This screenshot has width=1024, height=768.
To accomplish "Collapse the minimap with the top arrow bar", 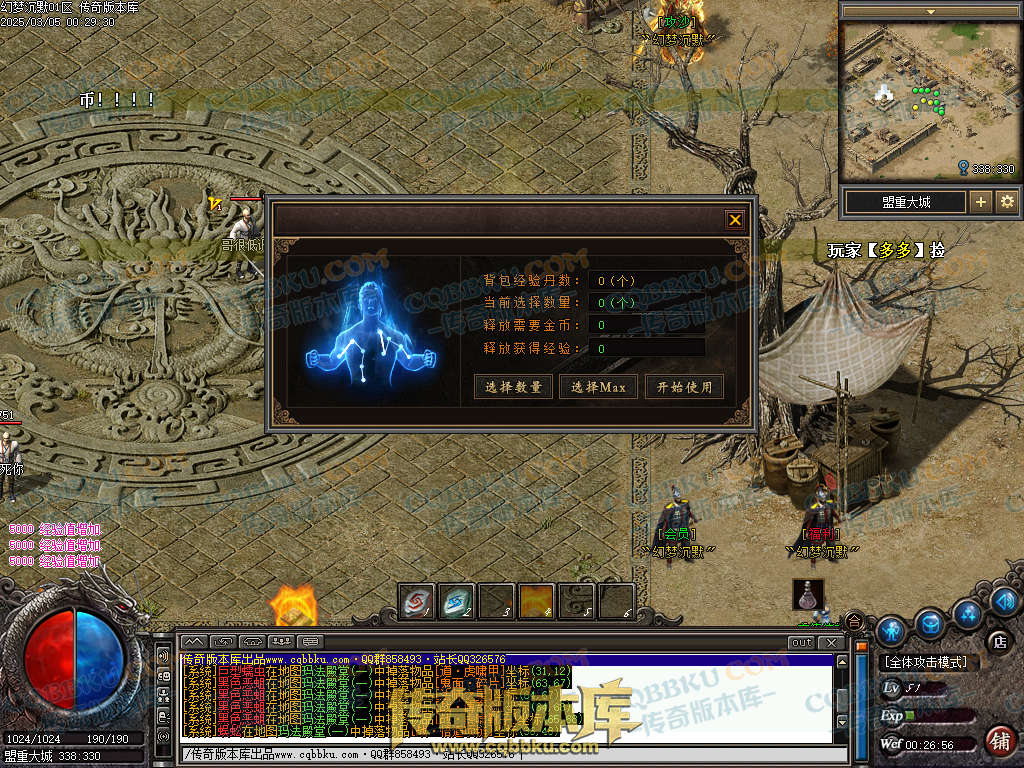I will point(930,11).
